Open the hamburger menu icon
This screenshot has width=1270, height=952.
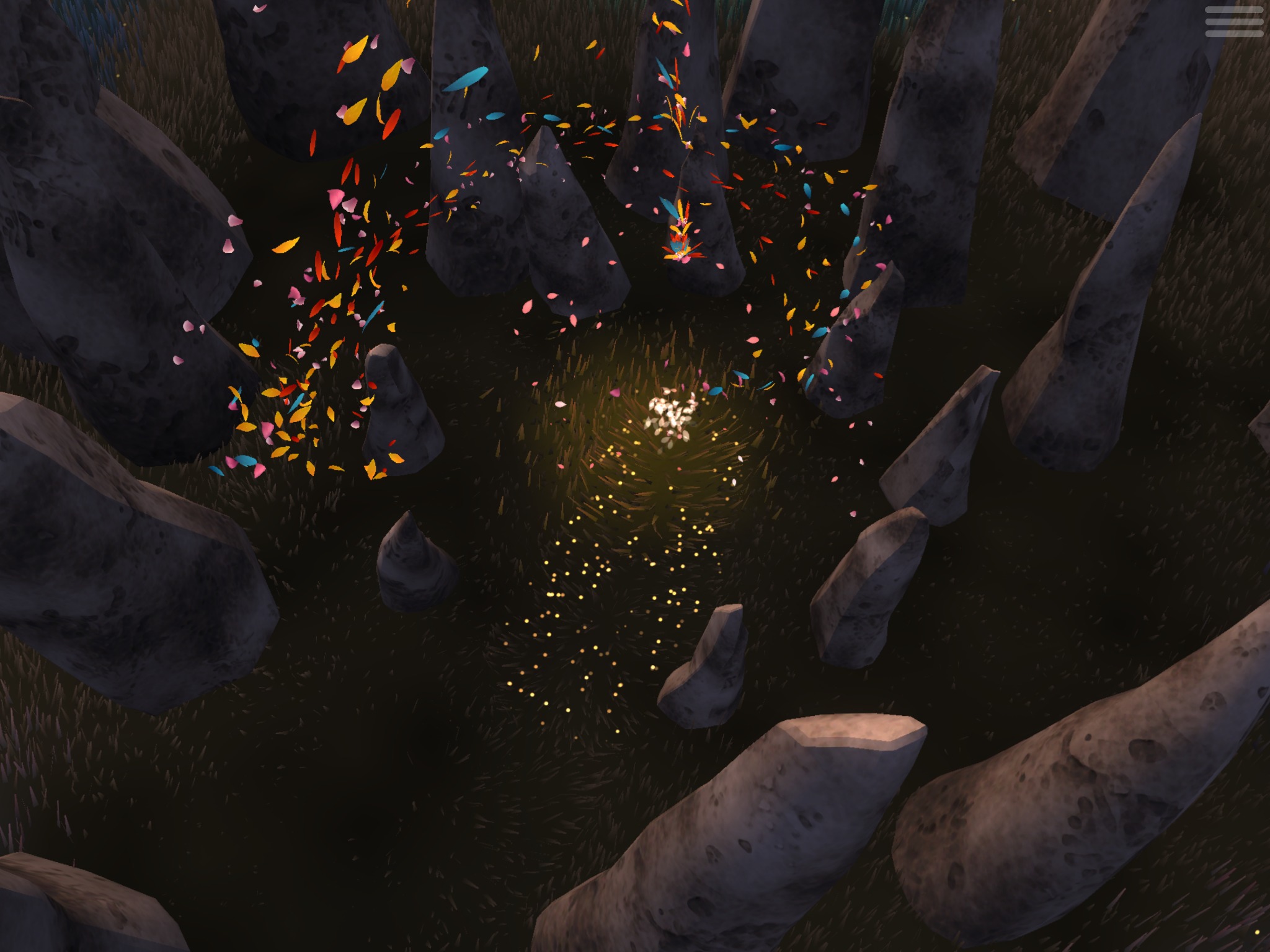pos(1234,23)
